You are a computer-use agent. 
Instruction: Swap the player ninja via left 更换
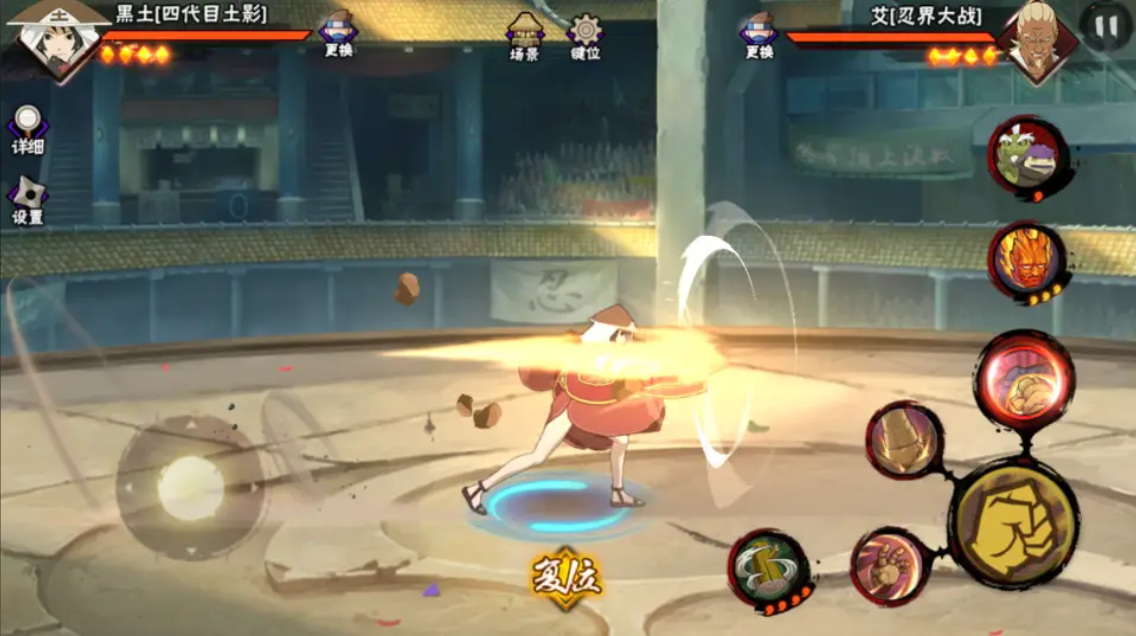339,35
